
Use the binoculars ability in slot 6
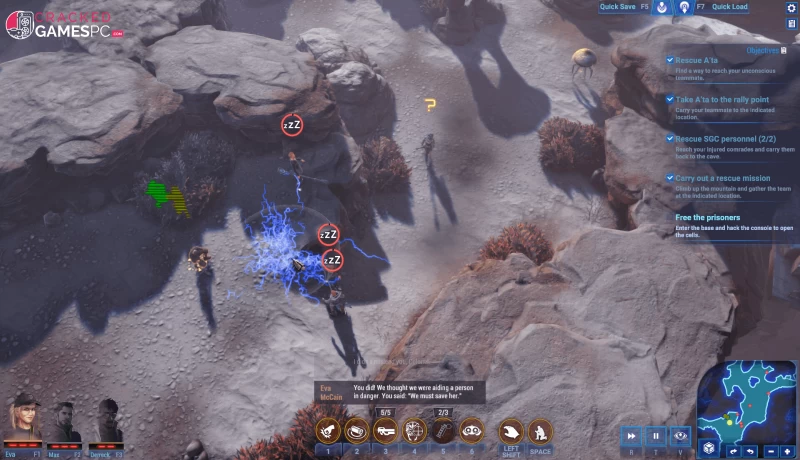pyautogui.click(x=471, y=430)
